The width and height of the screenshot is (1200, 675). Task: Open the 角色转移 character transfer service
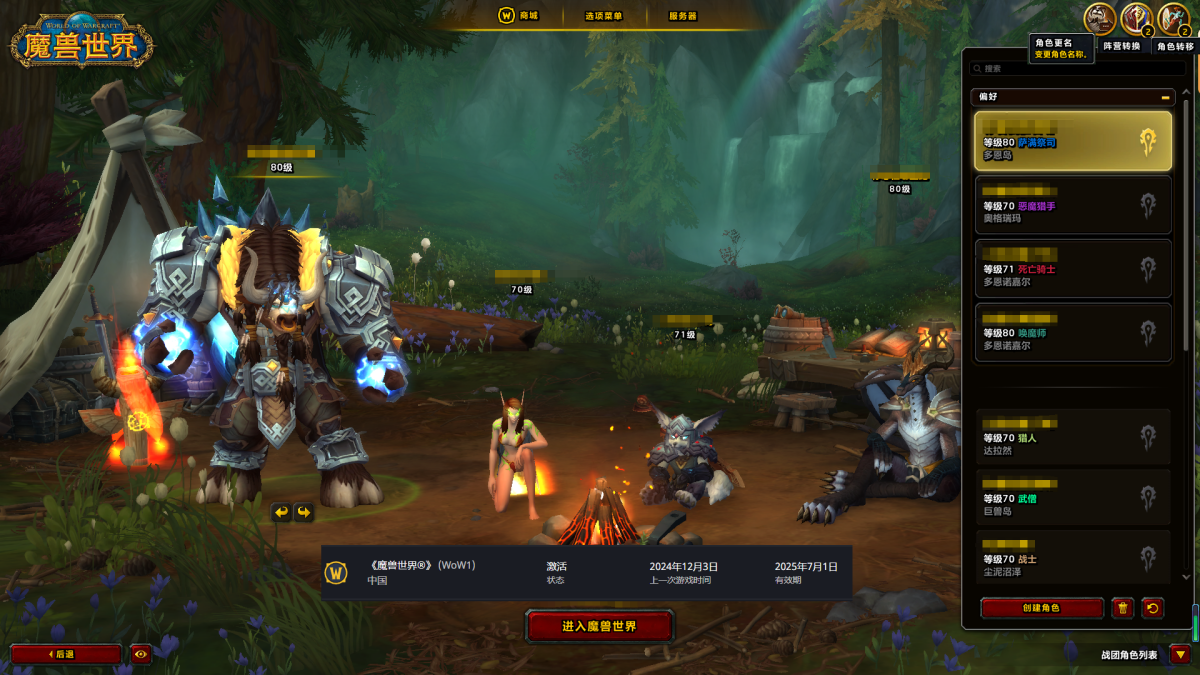(x=1173, y=18)
